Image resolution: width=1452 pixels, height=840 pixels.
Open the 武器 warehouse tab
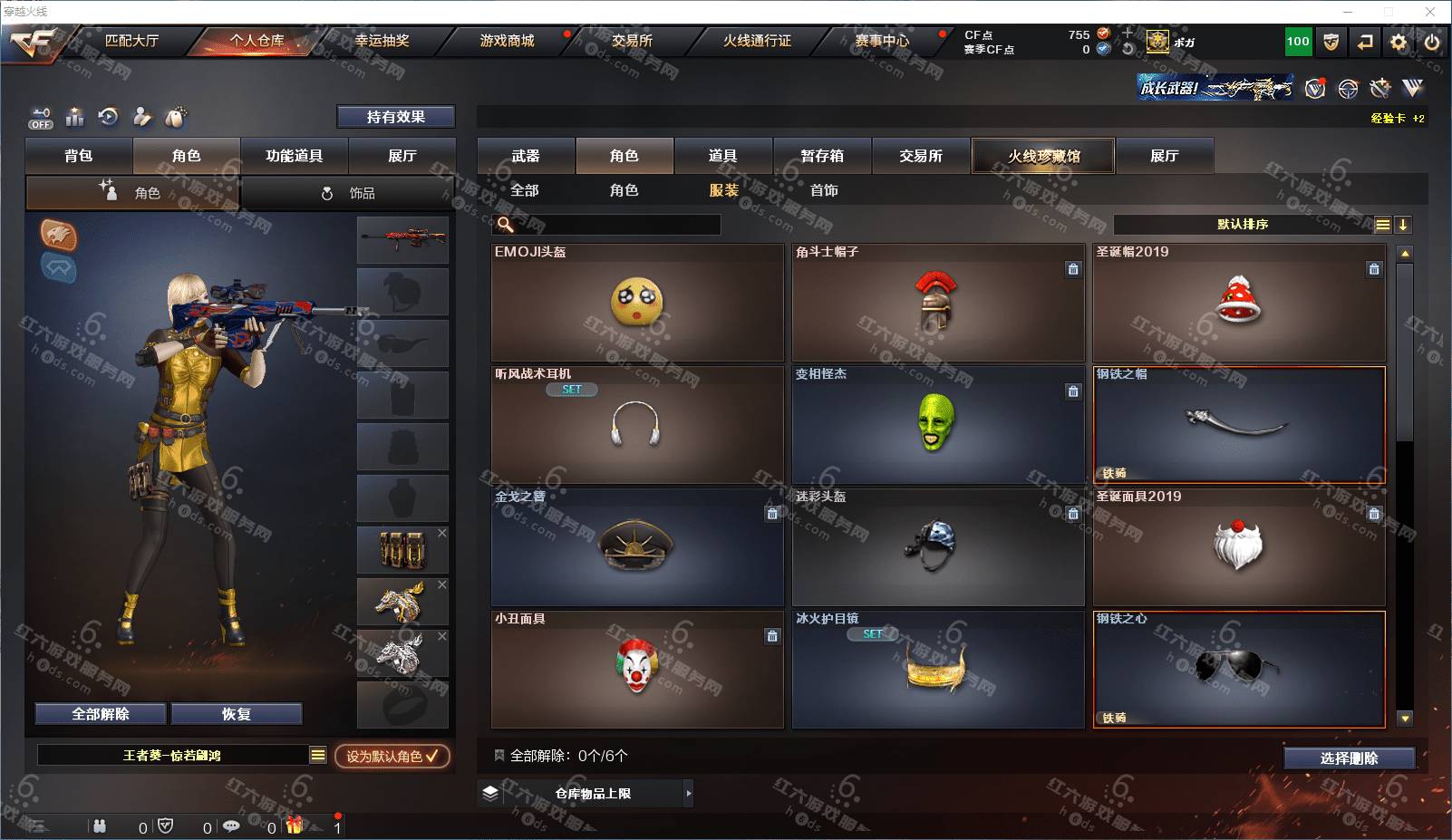(526, 156)
